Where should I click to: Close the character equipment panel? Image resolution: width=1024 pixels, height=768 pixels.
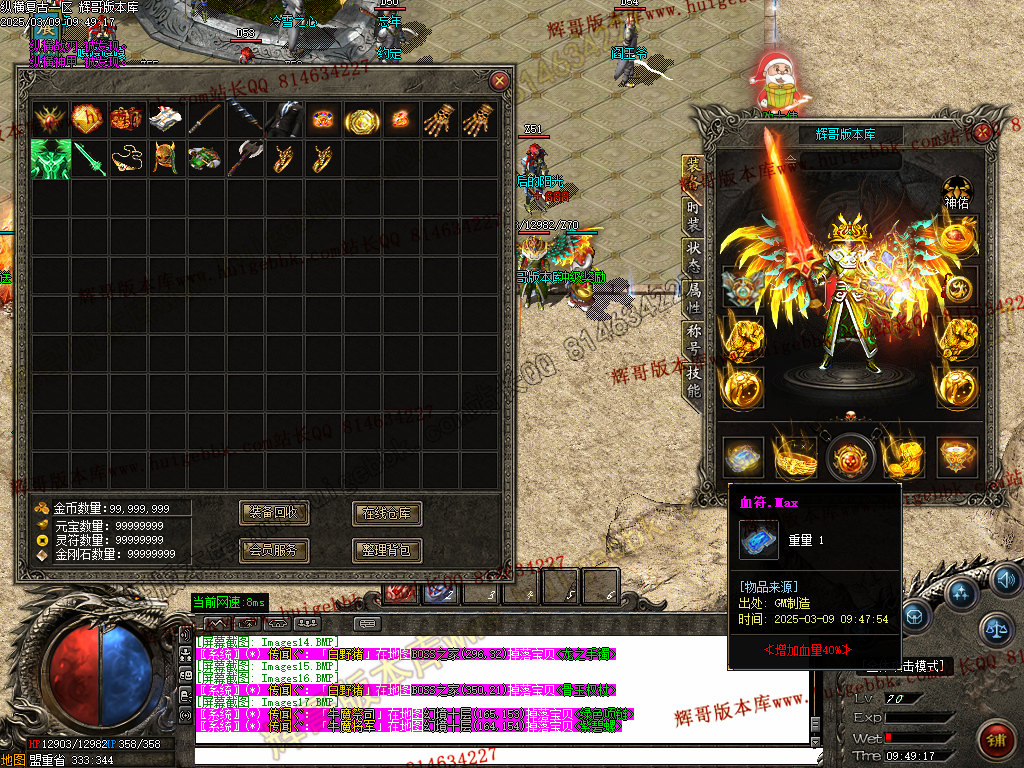(x=983, y=132)
